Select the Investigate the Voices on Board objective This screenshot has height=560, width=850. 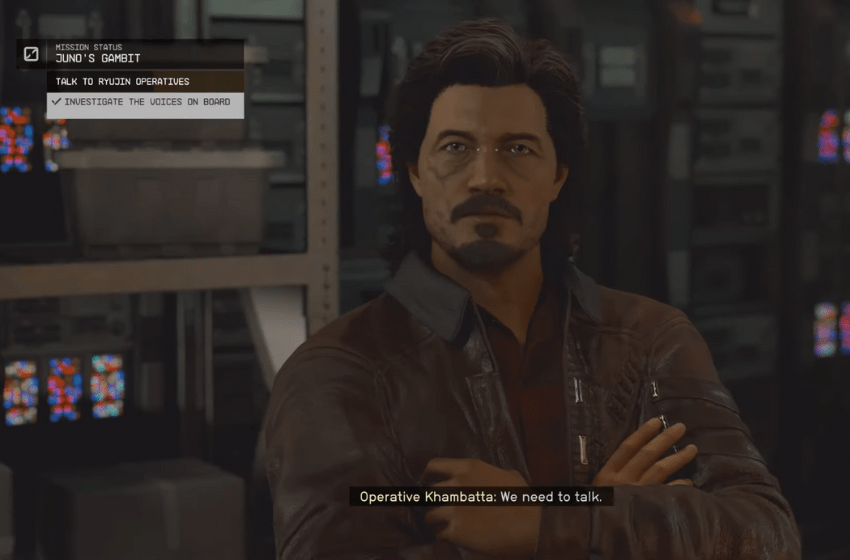tap(146, 102)
